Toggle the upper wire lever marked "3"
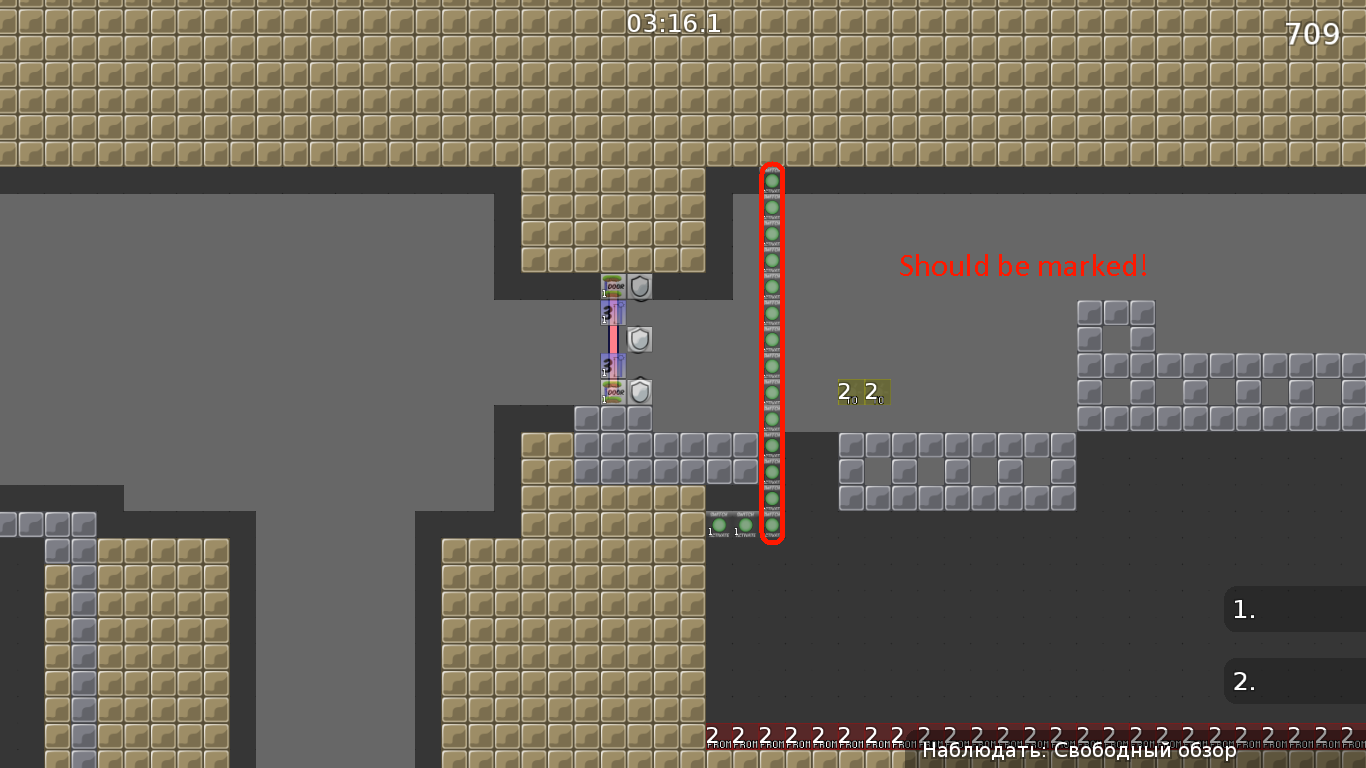Viewport: 1366px width, 768px height. [x=613, y=313]
